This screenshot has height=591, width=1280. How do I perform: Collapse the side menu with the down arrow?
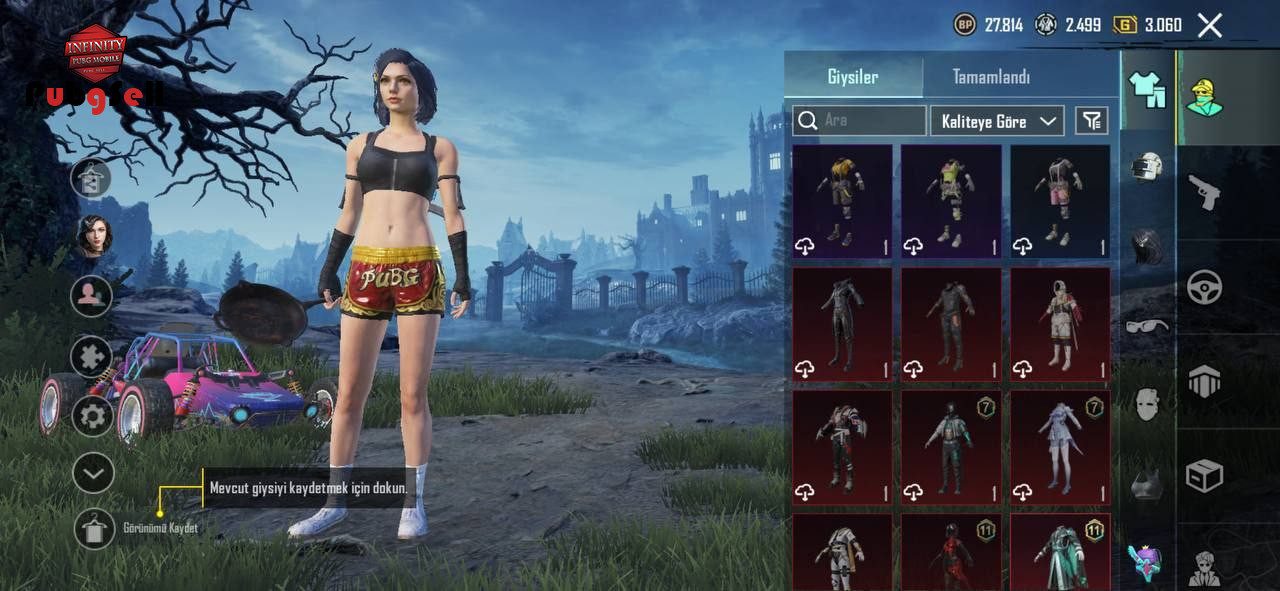[x=93, y=473]
